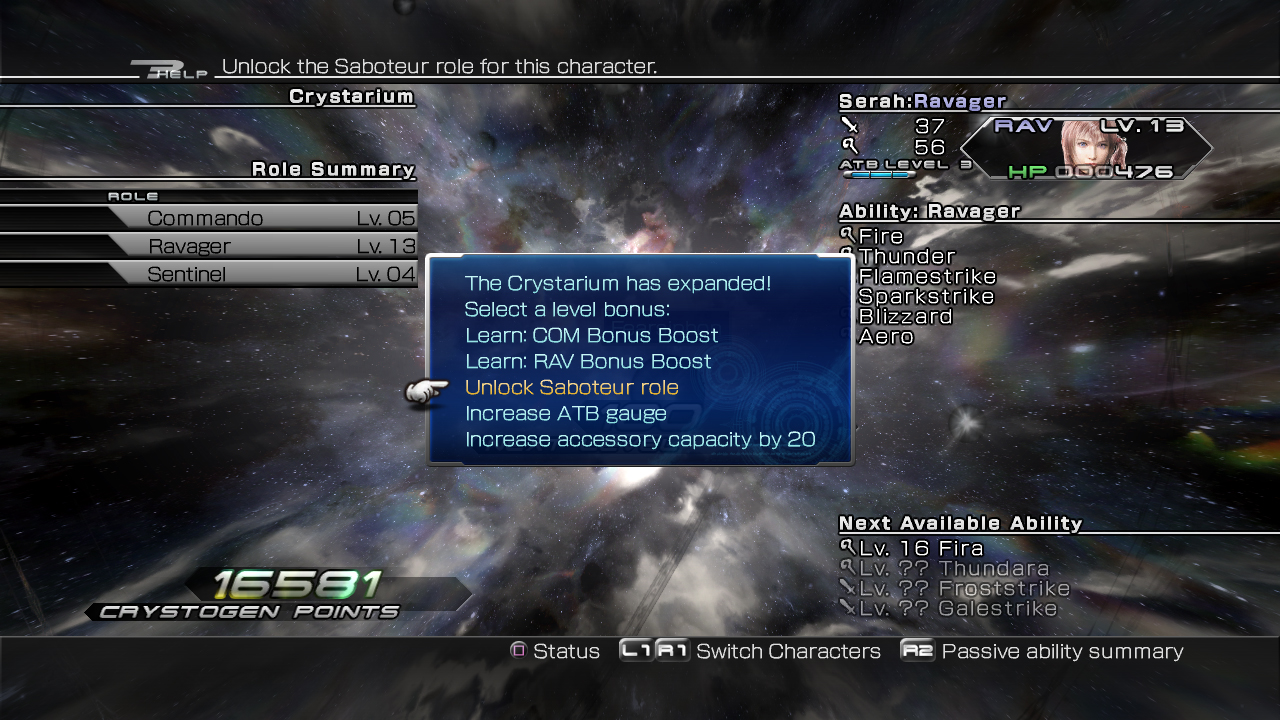Click Serah's character portrait
The image size is (1280, 720).
click(1092, 147)
